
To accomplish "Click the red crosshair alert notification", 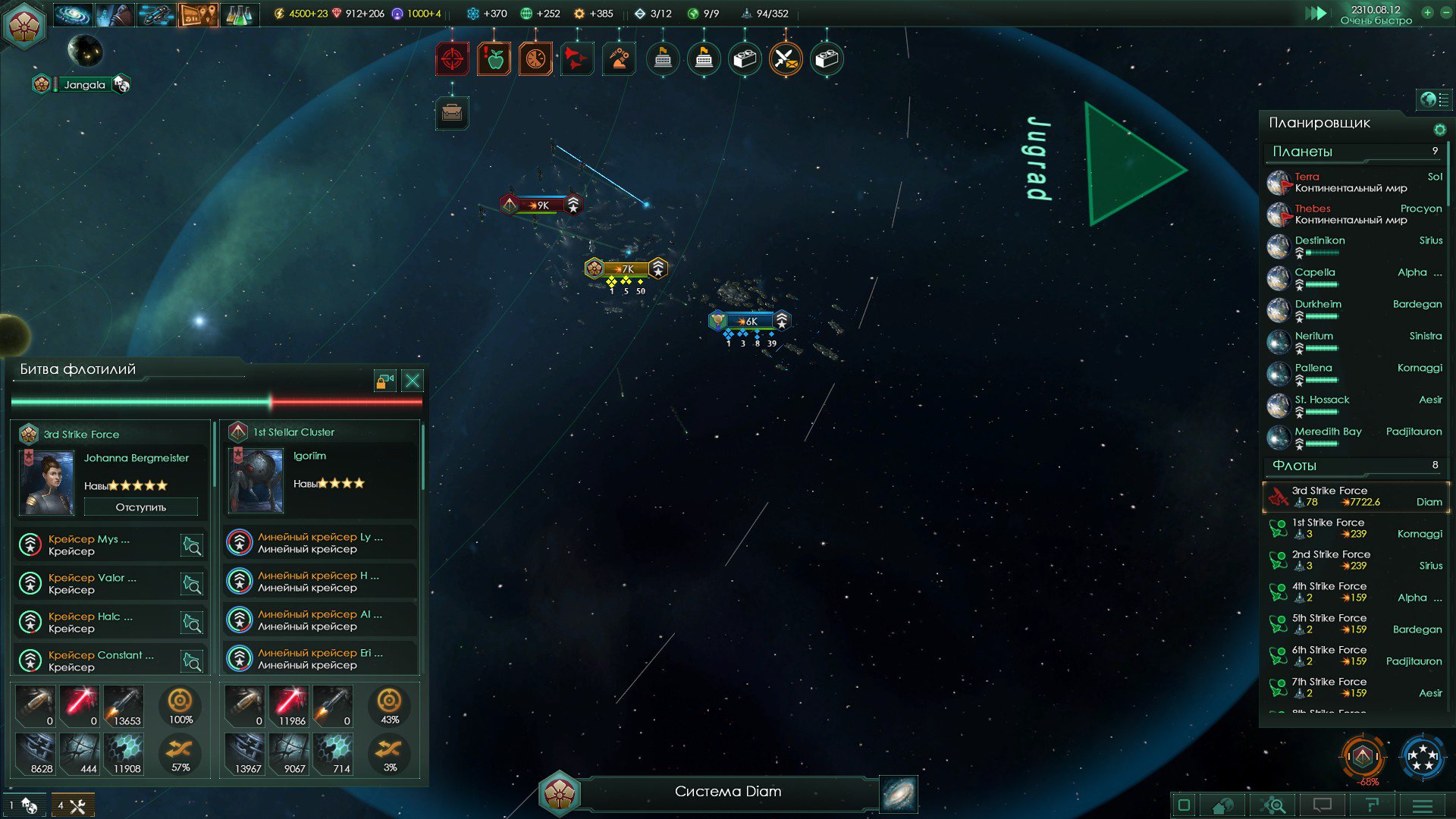I will coord(452,58).
